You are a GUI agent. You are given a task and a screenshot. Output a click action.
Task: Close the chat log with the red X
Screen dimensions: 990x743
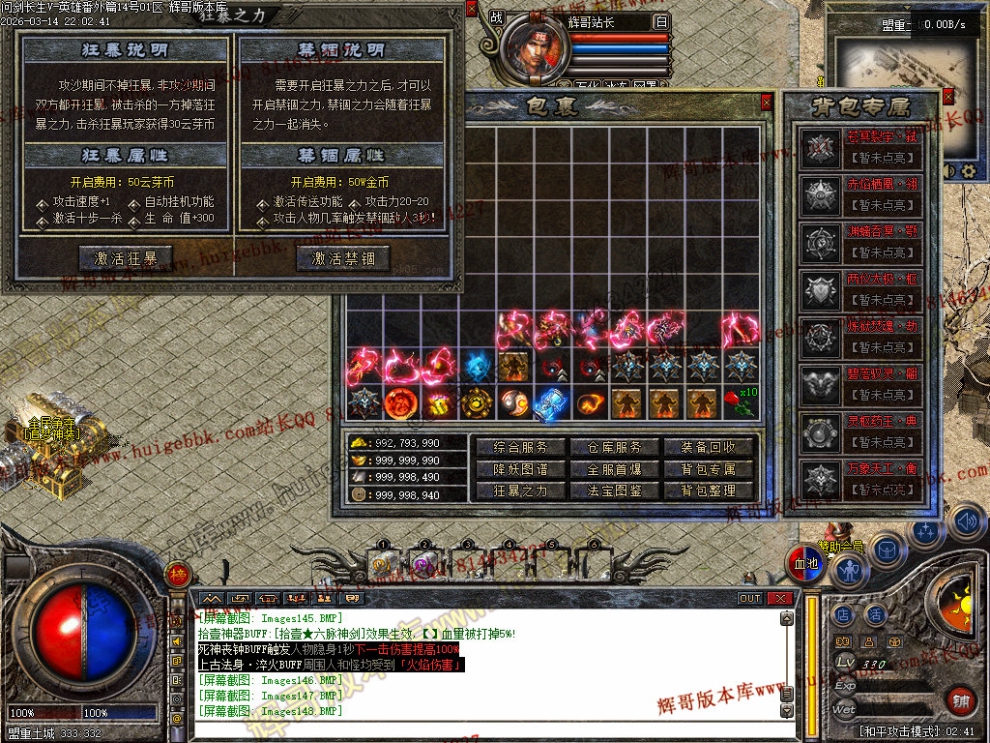[780, 598]
